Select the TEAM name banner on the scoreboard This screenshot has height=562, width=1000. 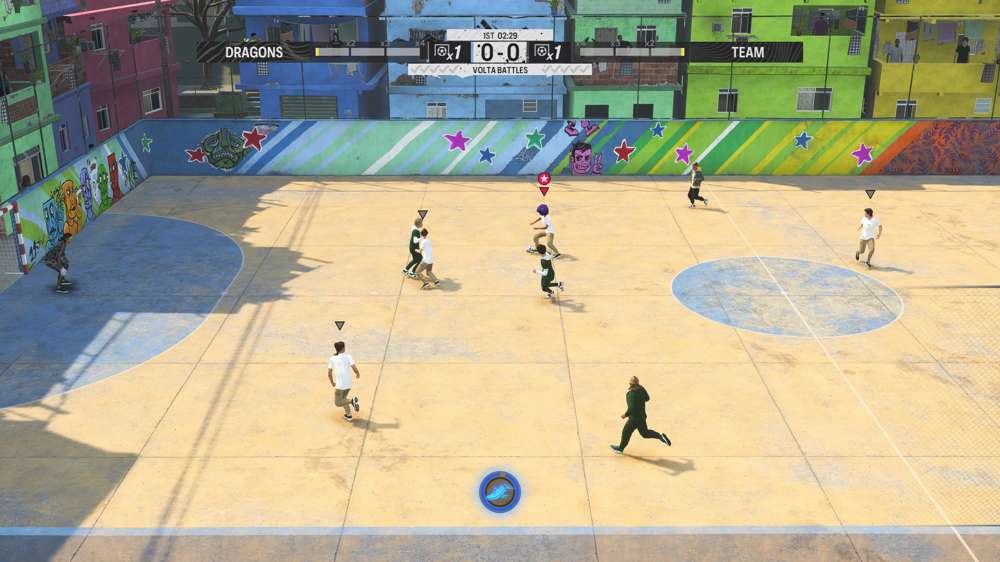[x=746, y=52]
